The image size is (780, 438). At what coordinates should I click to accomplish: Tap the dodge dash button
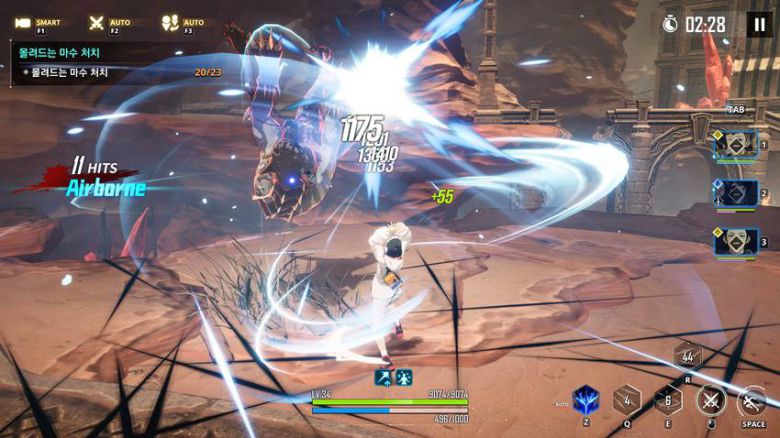tap(752, 400)
